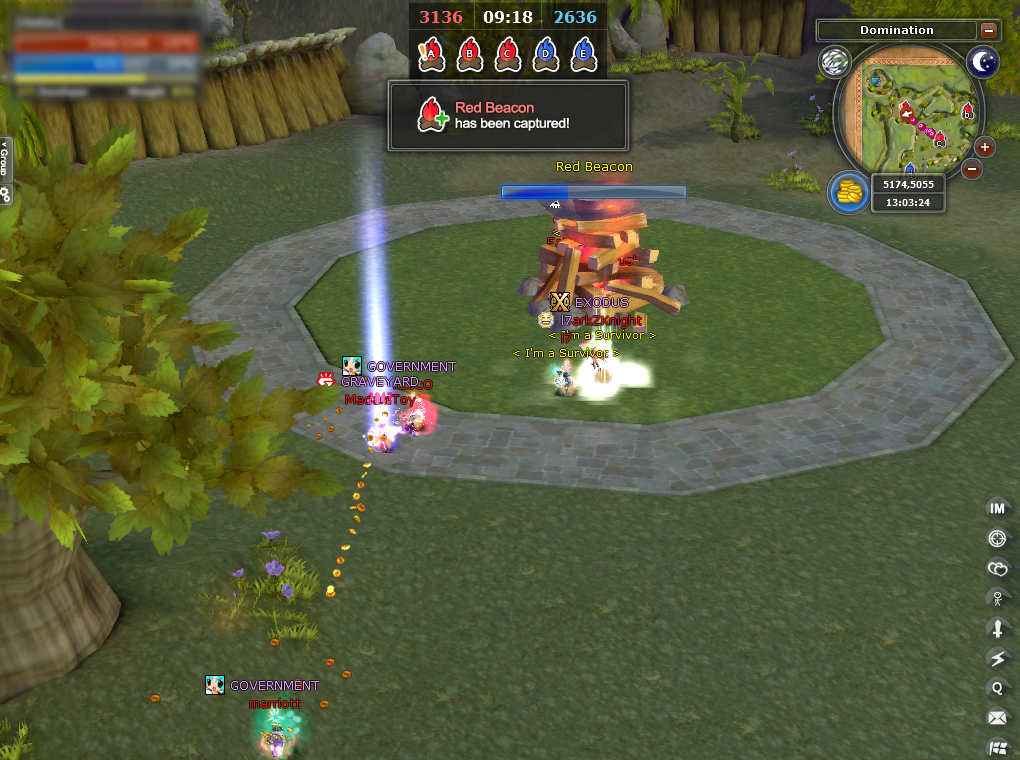Click the crescent moon night icon
This screenshot has height=760, width=1020.
tap(982, 63)
